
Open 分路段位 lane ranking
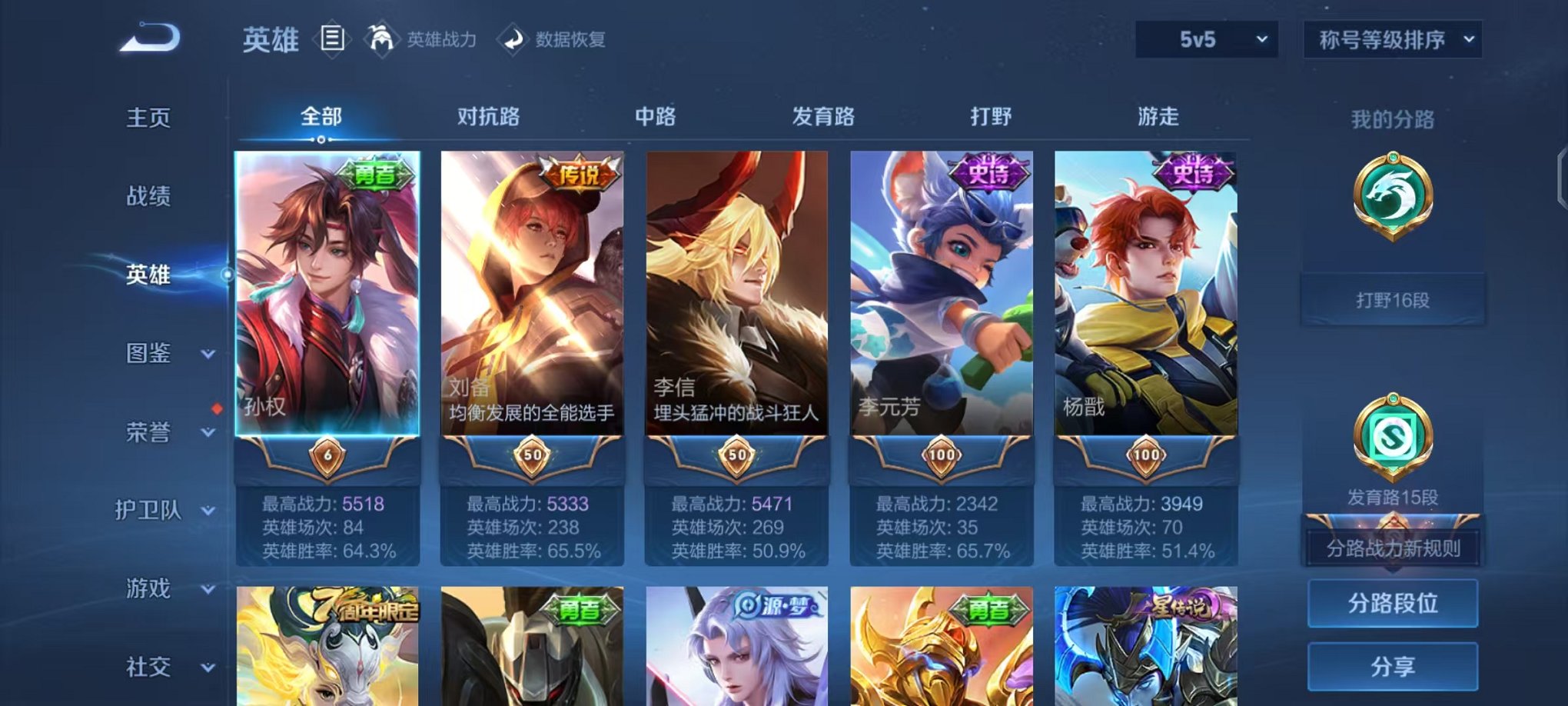(1393, 604)
